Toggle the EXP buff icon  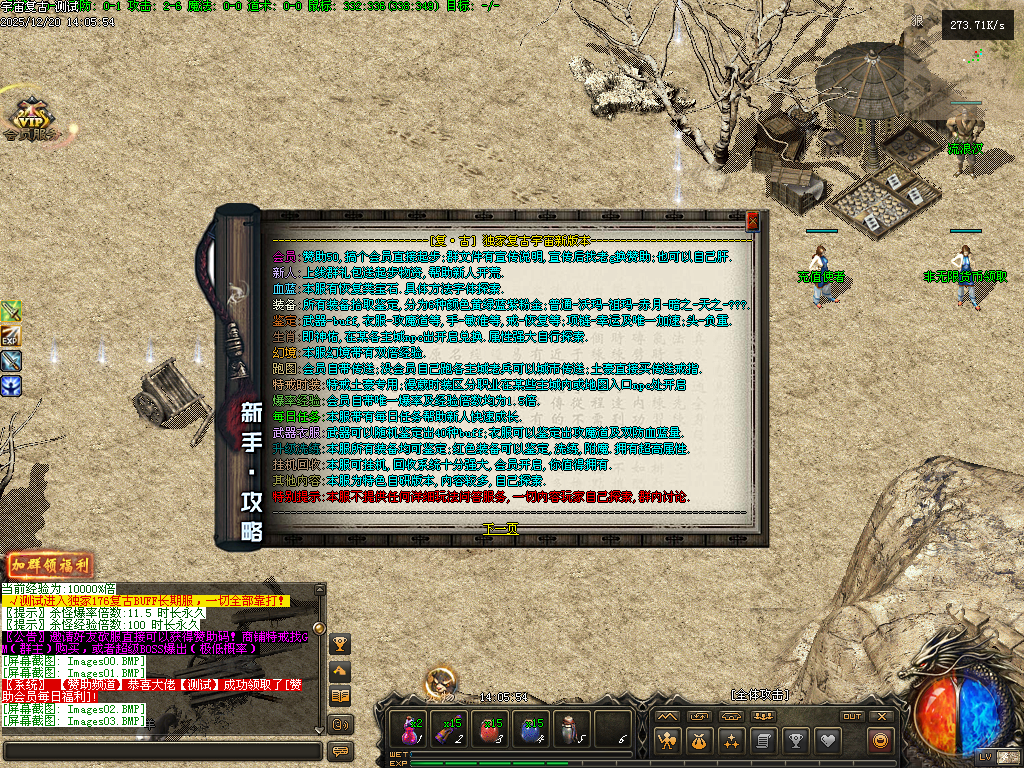pos(11,336)
